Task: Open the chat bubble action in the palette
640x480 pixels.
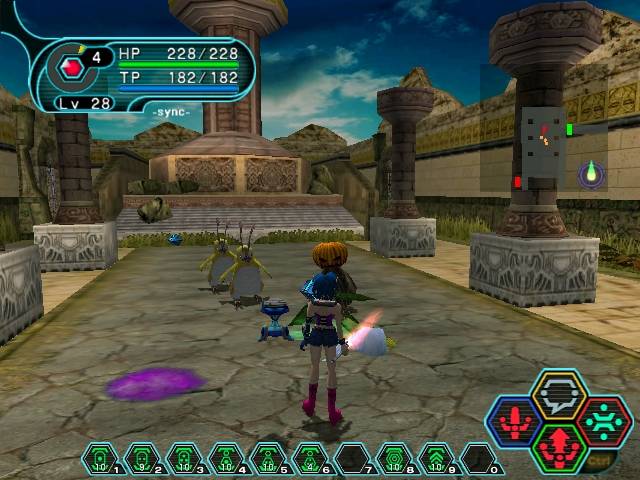Action: (558, 395)
